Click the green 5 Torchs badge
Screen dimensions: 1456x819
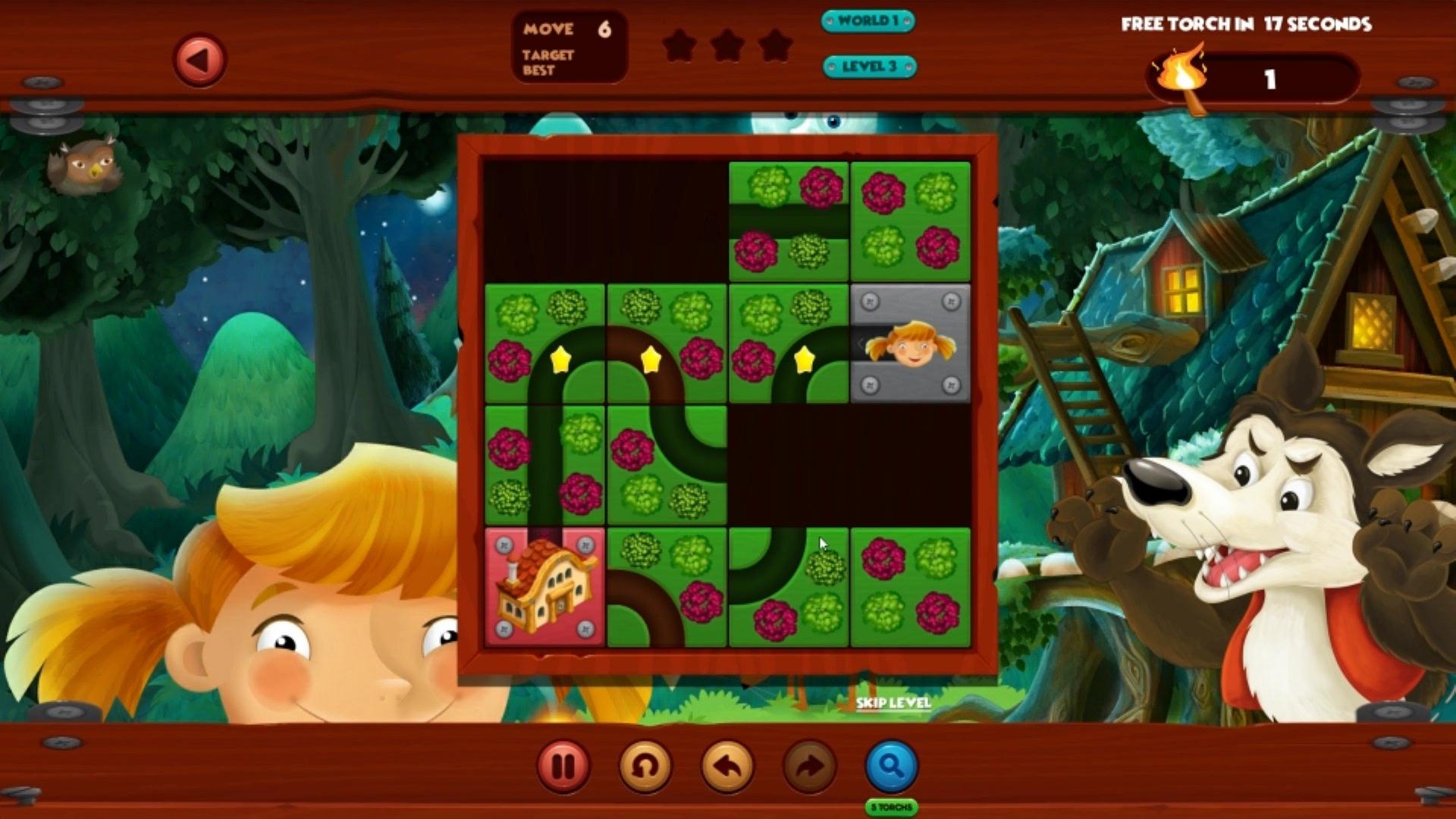tap(892, 808)
